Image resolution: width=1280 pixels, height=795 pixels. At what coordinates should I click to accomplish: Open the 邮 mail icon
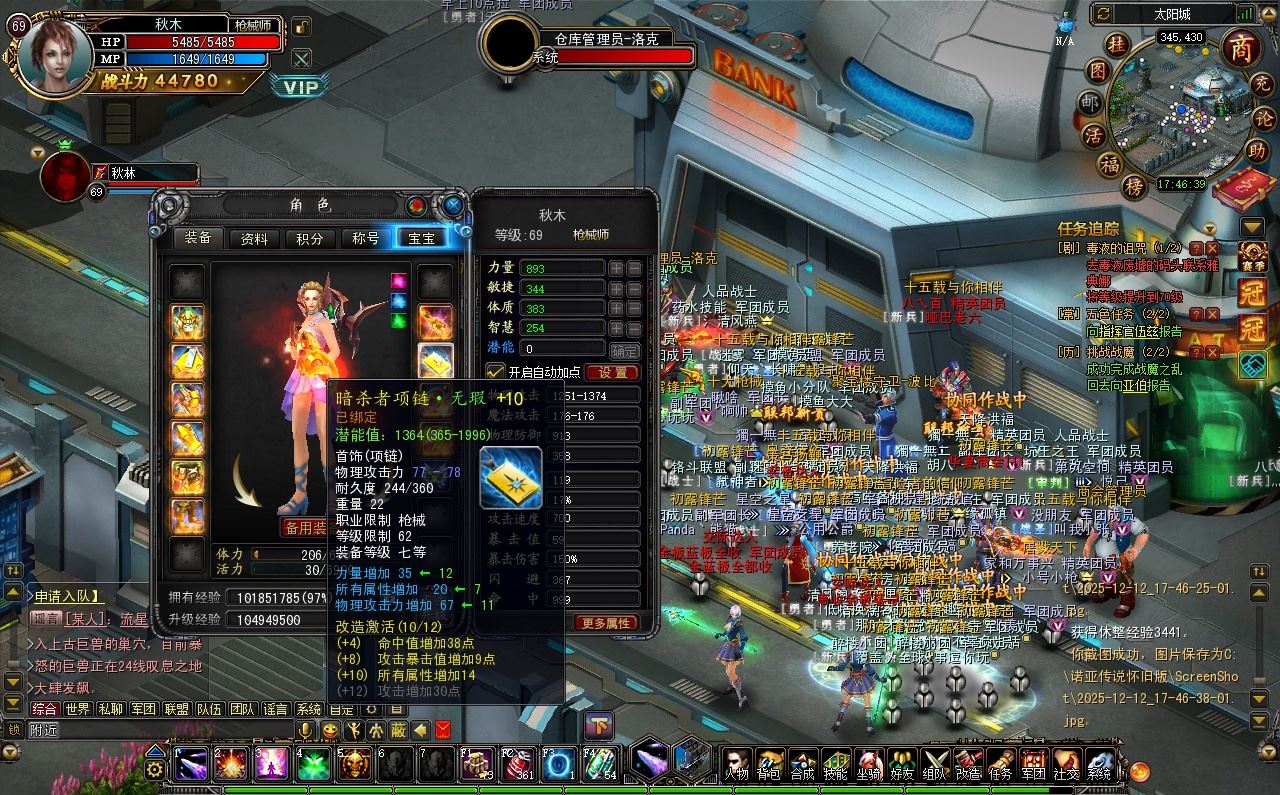pyautogui.click(x=1089, y=103)
